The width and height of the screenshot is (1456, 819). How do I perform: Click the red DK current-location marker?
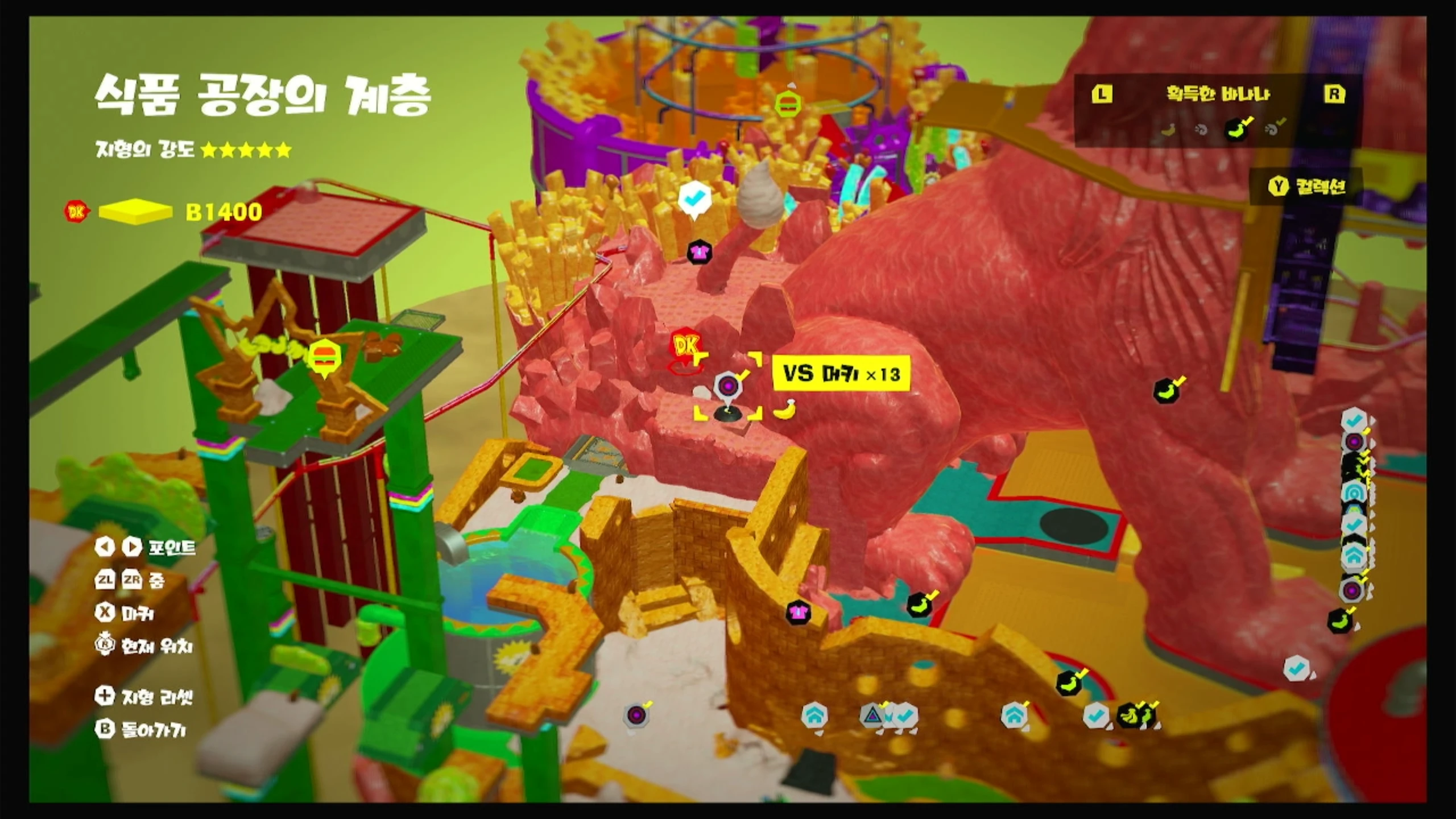685,347
